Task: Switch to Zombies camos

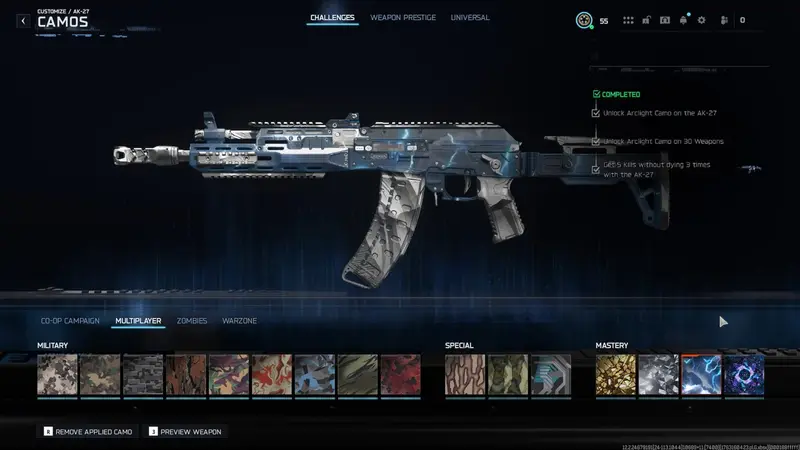Action: [x=192, y=321]
